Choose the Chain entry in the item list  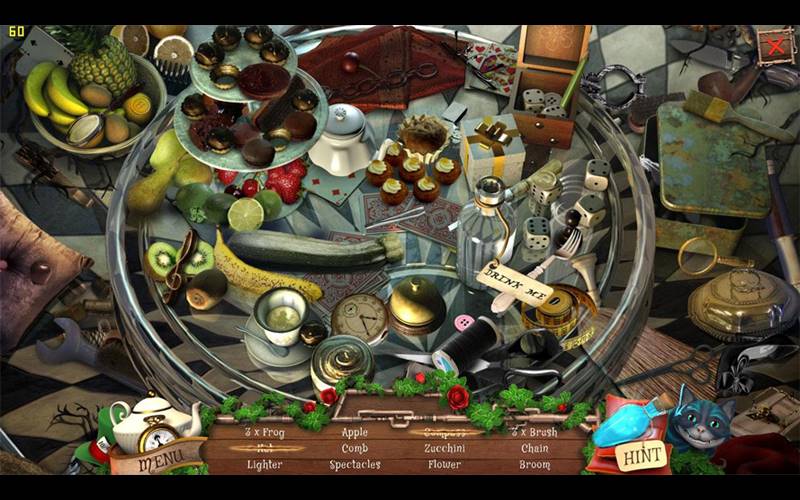point(534,449)
